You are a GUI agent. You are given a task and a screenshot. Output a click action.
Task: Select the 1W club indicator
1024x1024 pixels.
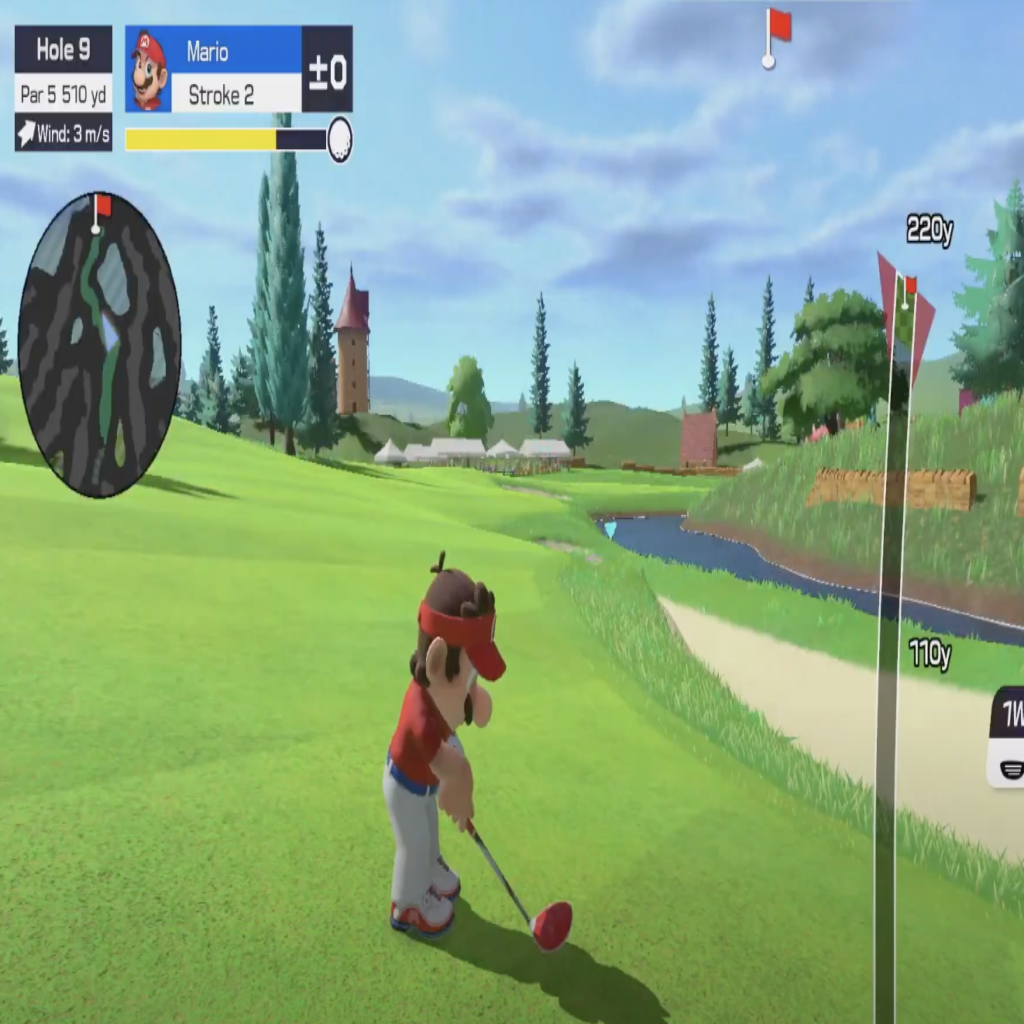tap(1008, 737)
